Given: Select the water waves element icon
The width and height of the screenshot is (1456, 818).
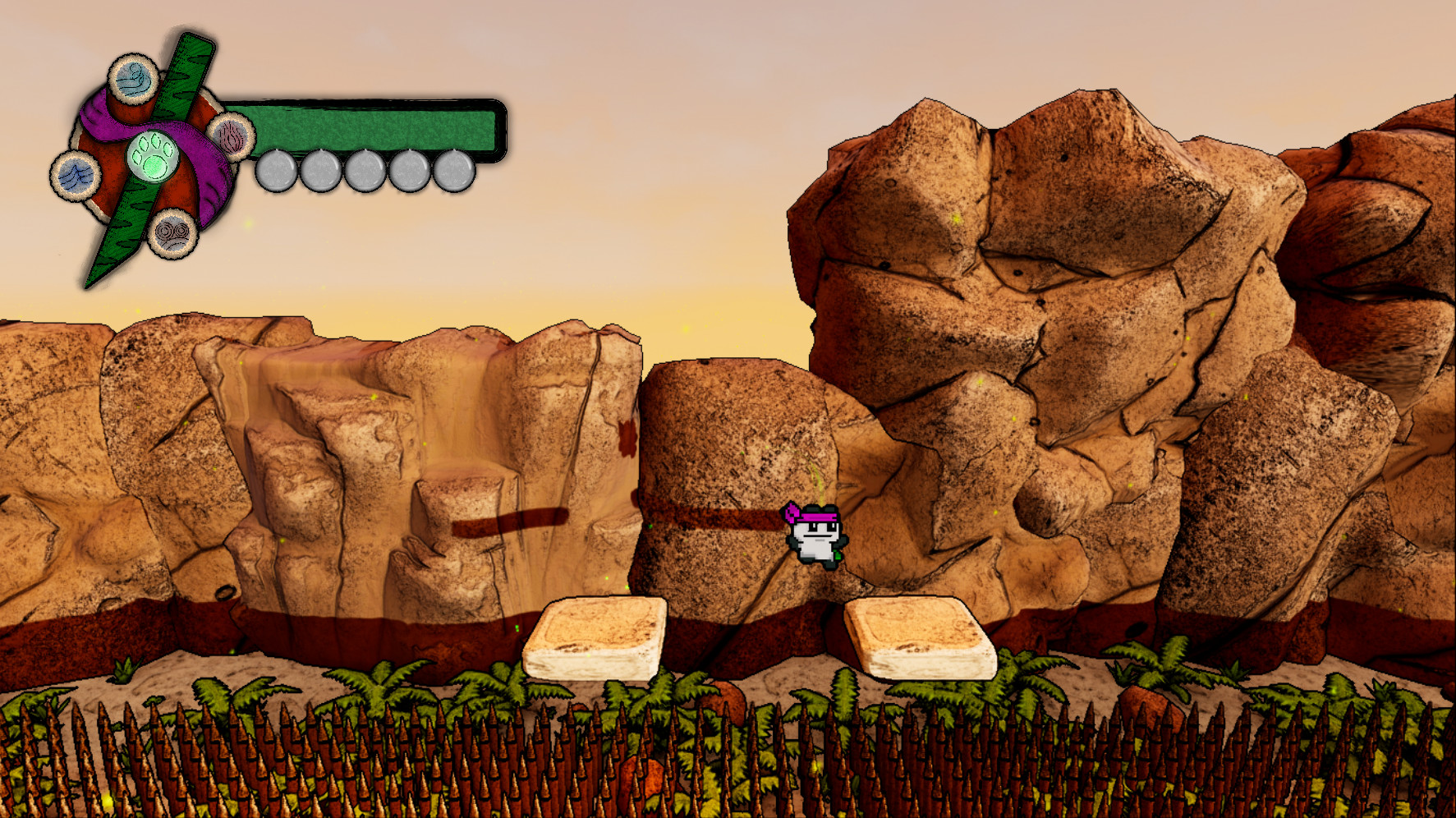Looking at the screenshot, I should pyautogui.click(x=76, y=175).
